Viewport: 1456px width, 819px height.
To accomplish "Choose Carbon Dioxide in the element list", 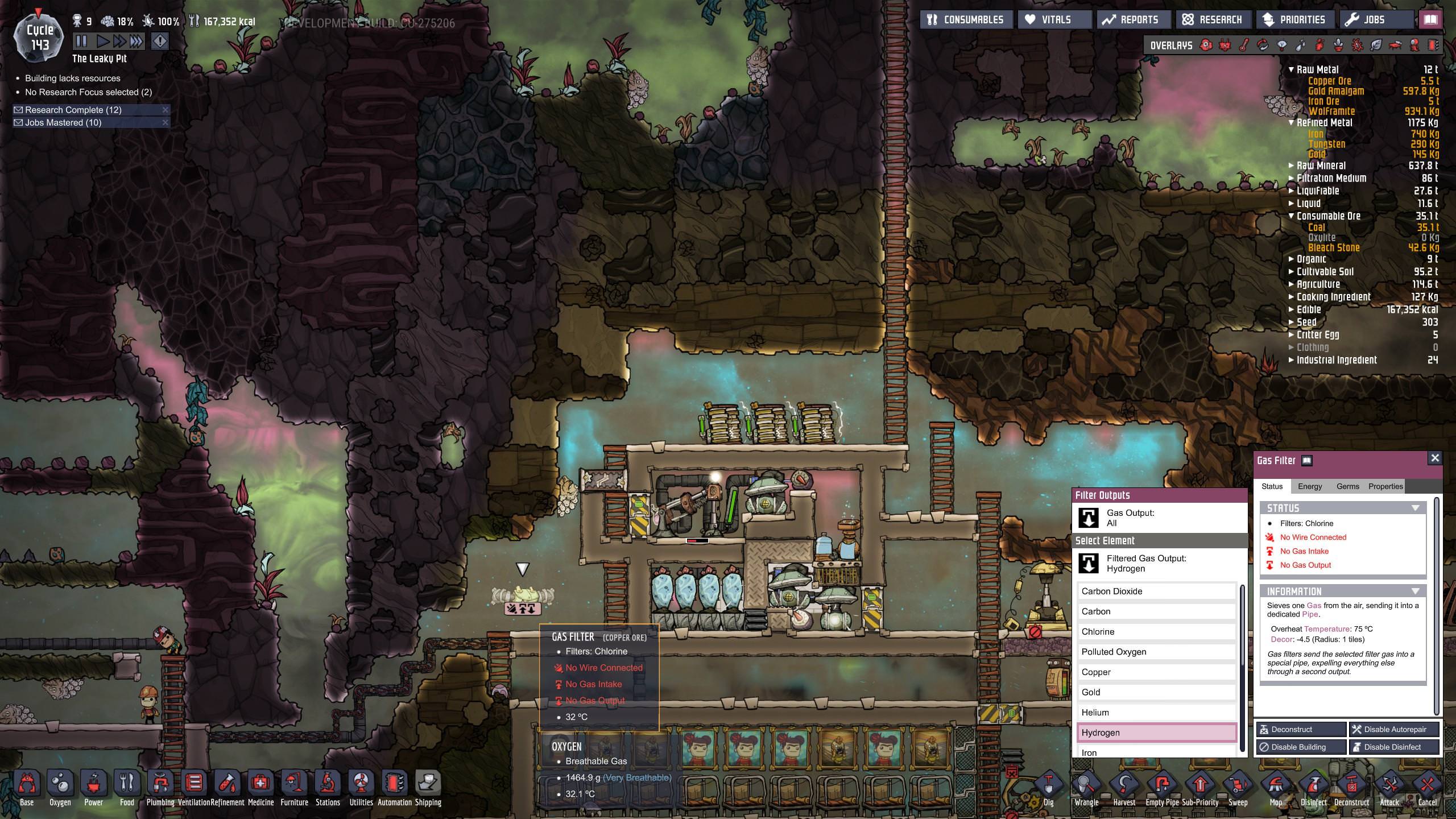I will click(1156, 591).
